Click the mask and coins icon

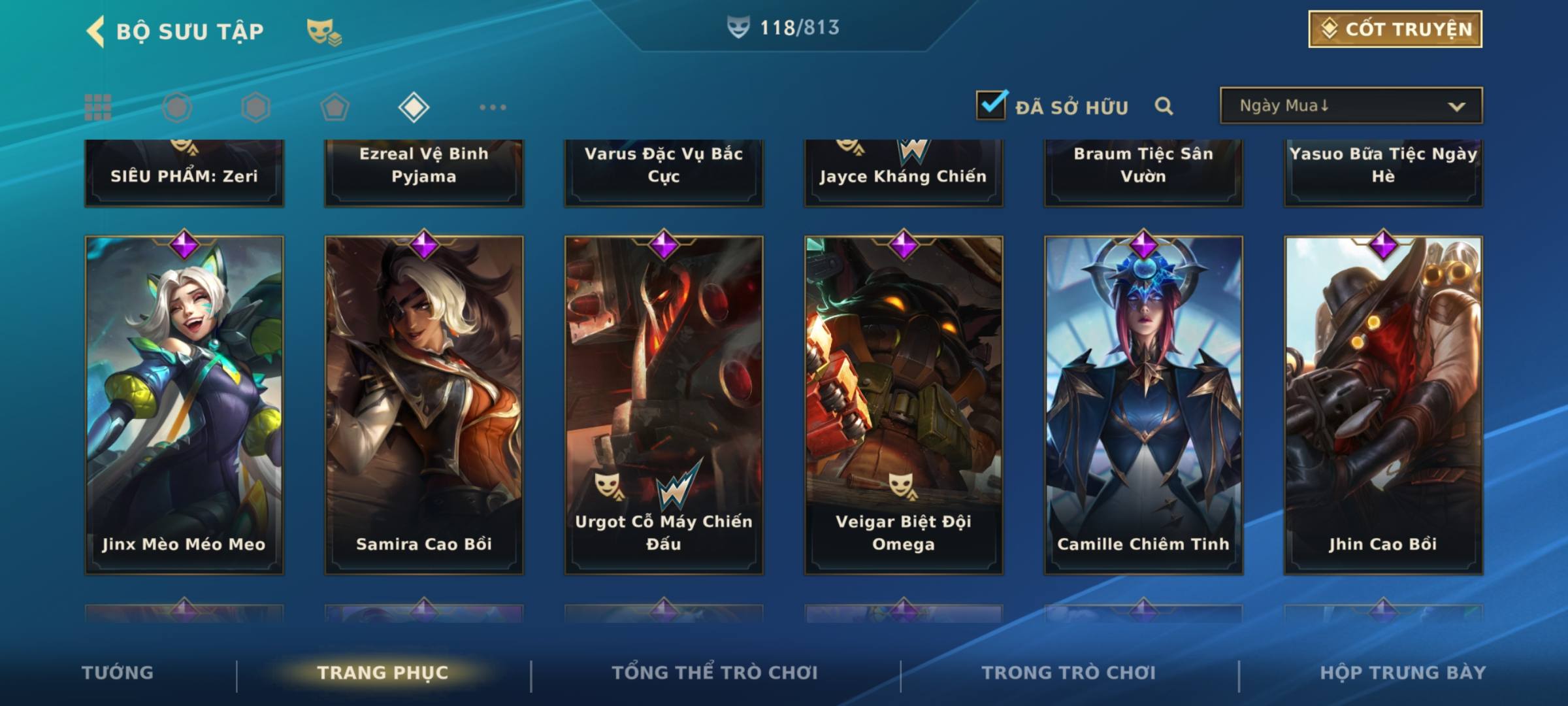(324, 31)
